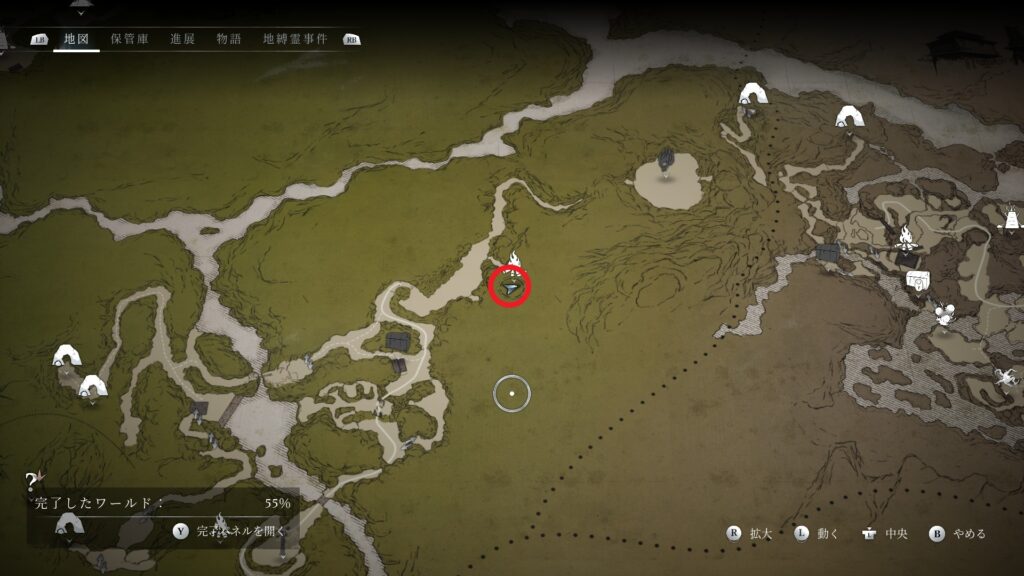This screenshot has height=576, width=1024.
Task: Click the player arrow marker circled in red
Action: [x=511, y=288]
